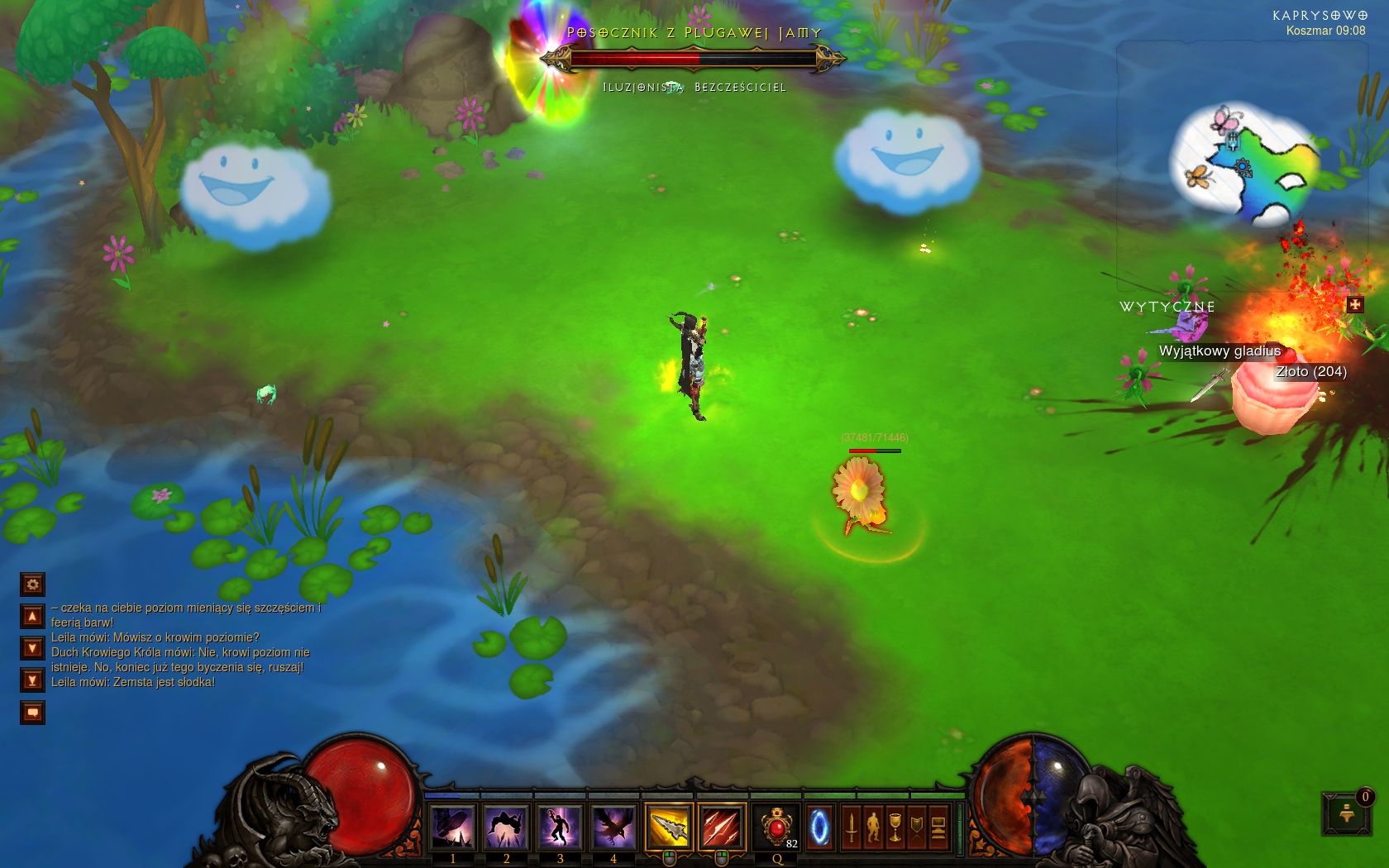This screenshot has height=868, width=1389.
Task: Select the golden bolt primary attack skill
Action: click(x=668, y=827)
